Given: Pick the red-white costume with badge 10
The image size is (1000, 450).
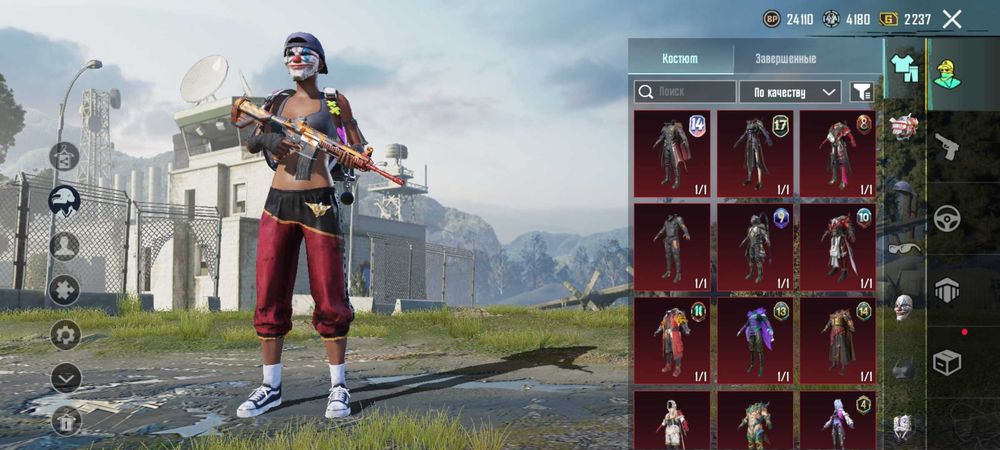Looking at the screenshot, I should (838, 247).
